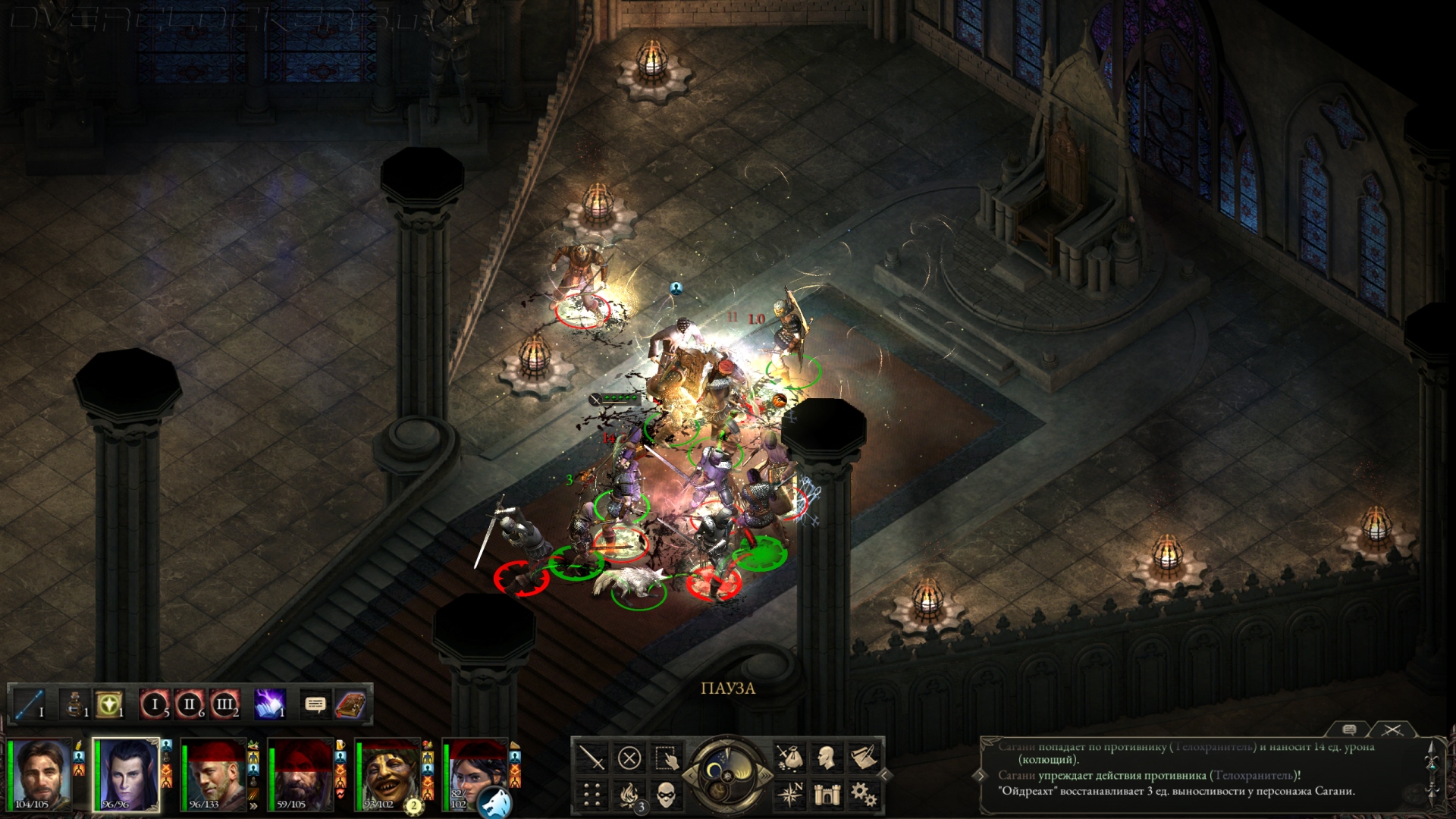This screenshot has height=819, width=1456.
Task: Open options with the gears icon
Action: pyautogui.click(x=864, y=794)
